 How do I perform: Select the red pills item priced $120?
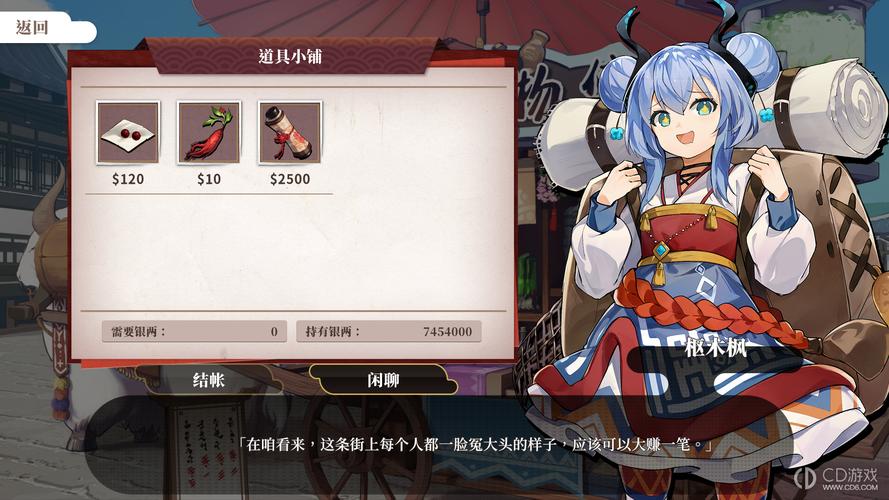[128, 132]
